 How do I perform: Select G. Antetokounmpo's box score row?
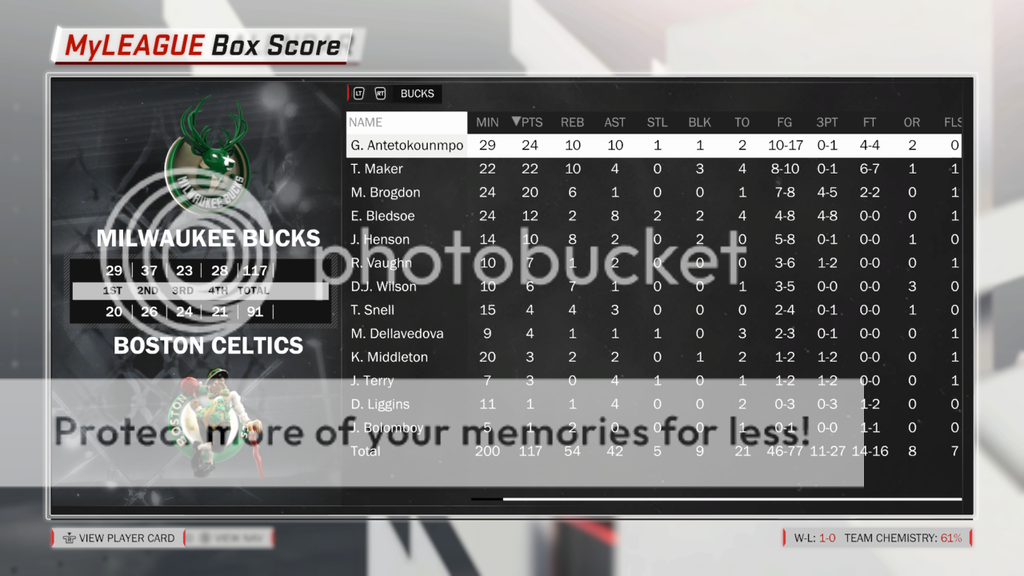[406, 146]
